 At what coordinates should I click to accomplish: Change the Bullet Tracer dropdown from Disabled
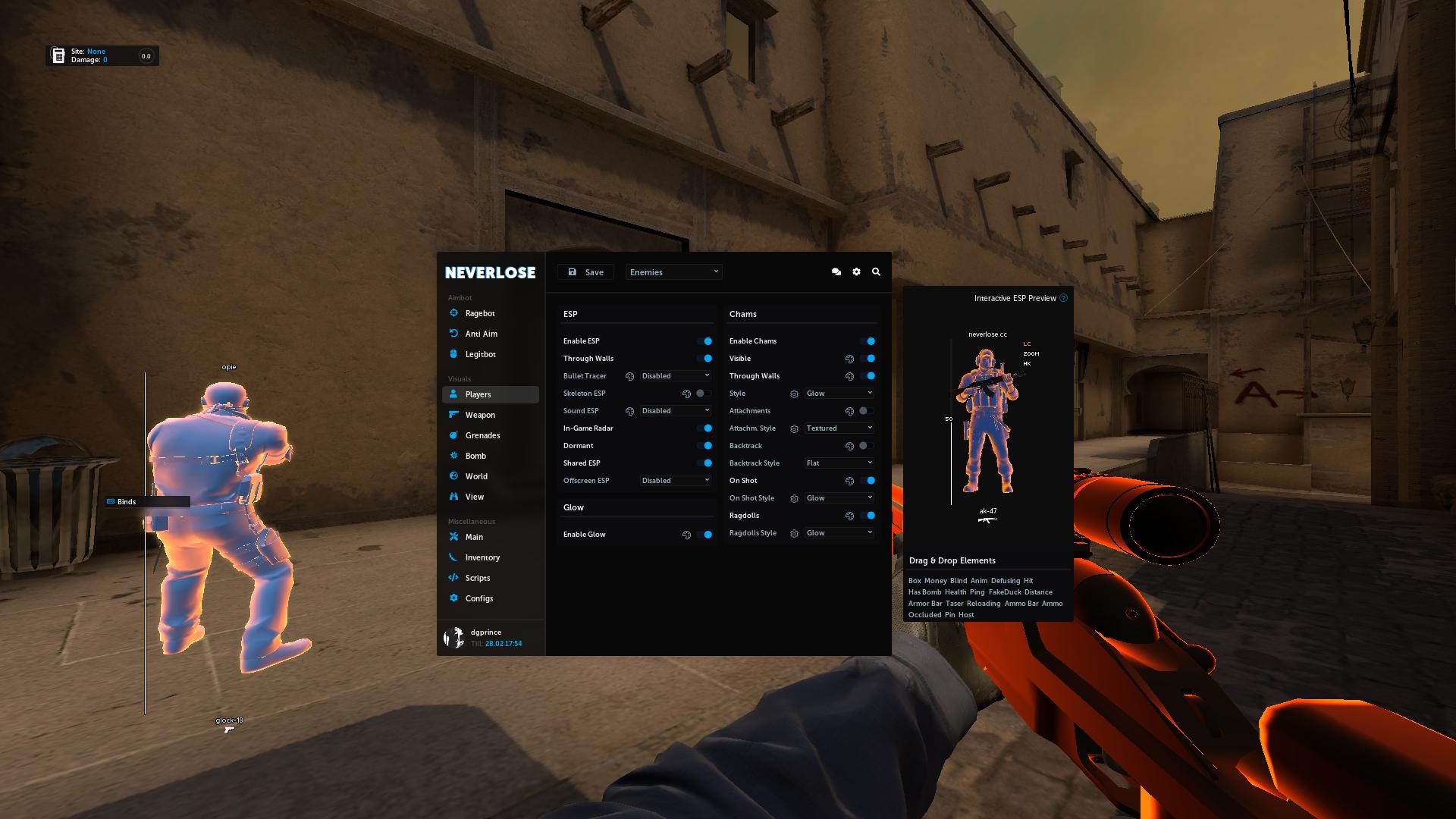(x=674, y=375)
